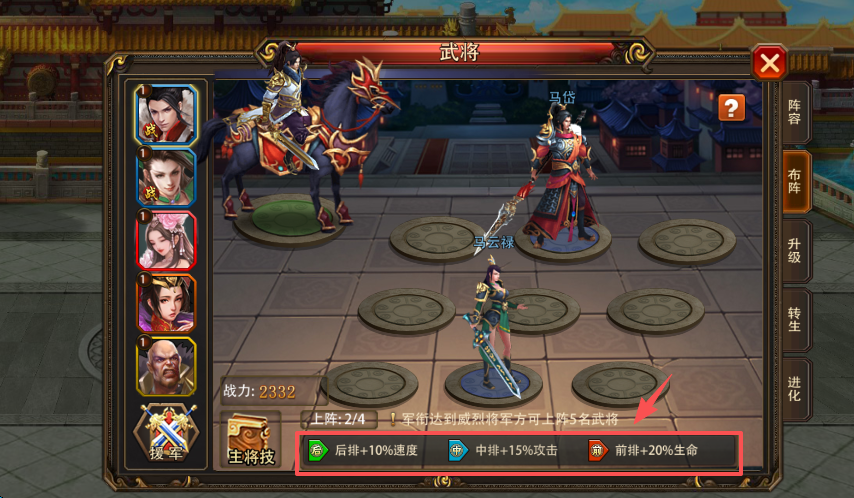The image size is (854, 498).
Task: Open the orange question mark help
Action: [732, 108]
